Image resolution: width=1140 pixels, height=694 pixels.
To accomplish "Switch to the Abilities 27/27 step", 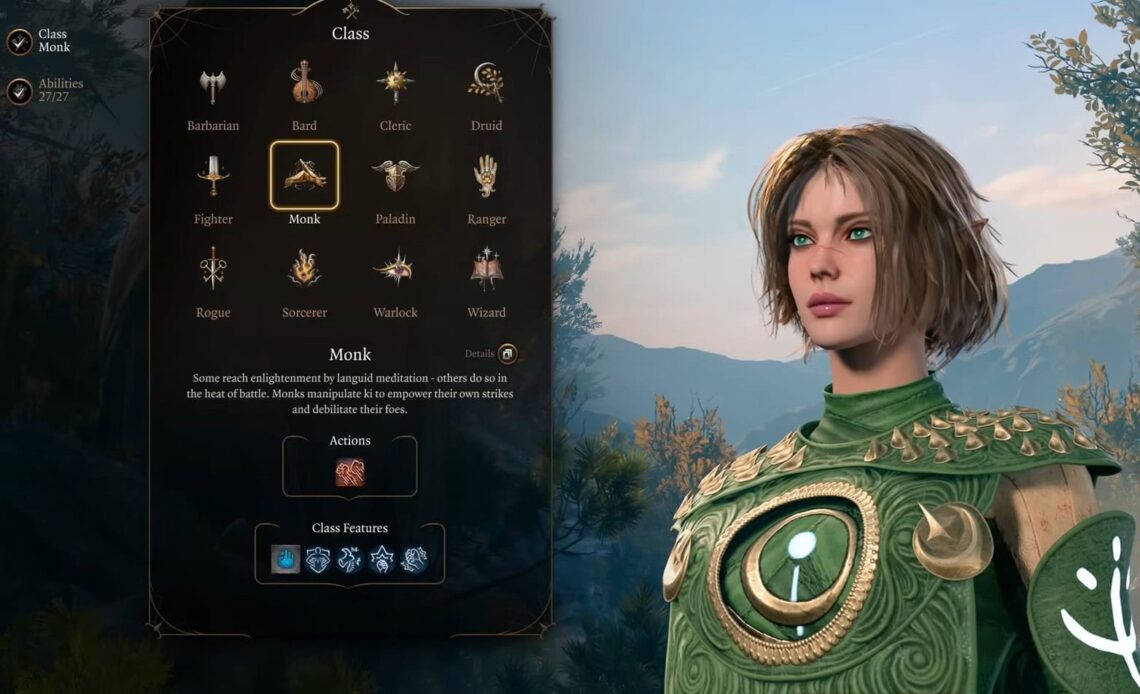I will point(20,91).
